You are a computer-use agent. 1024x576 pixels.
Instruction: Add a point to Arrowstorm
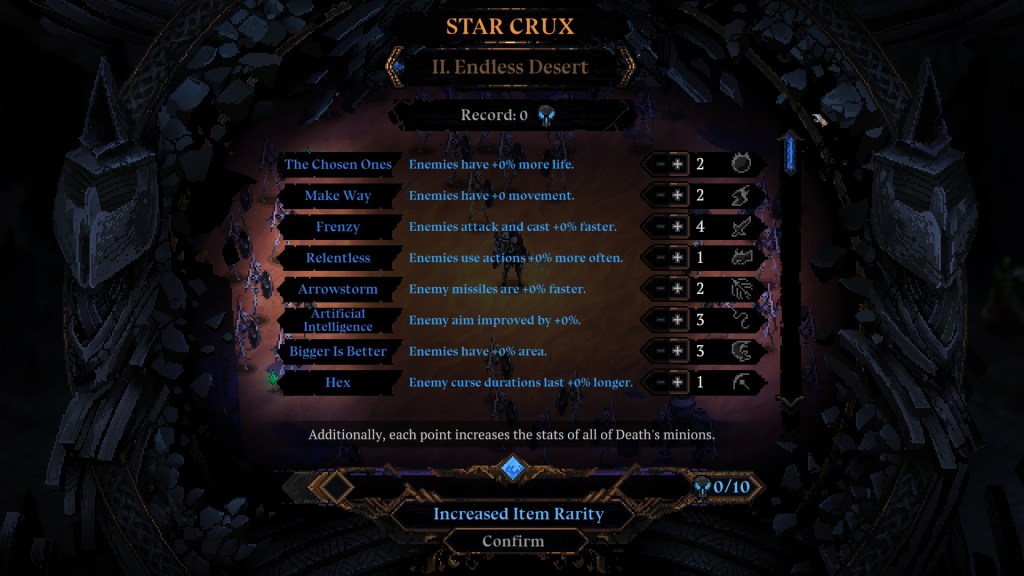pyautogui.click(x=678, y=289)
